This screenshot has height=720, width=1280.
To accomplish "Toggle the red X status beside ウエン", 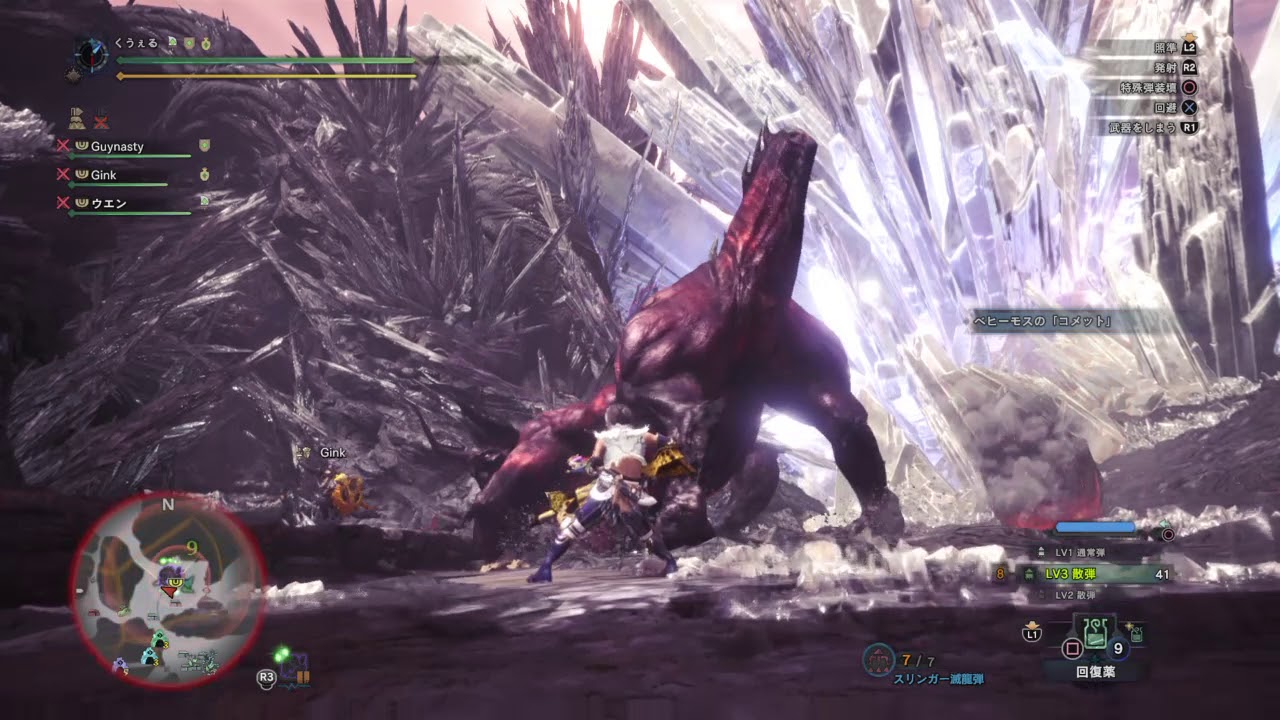I will coord(62,202).
